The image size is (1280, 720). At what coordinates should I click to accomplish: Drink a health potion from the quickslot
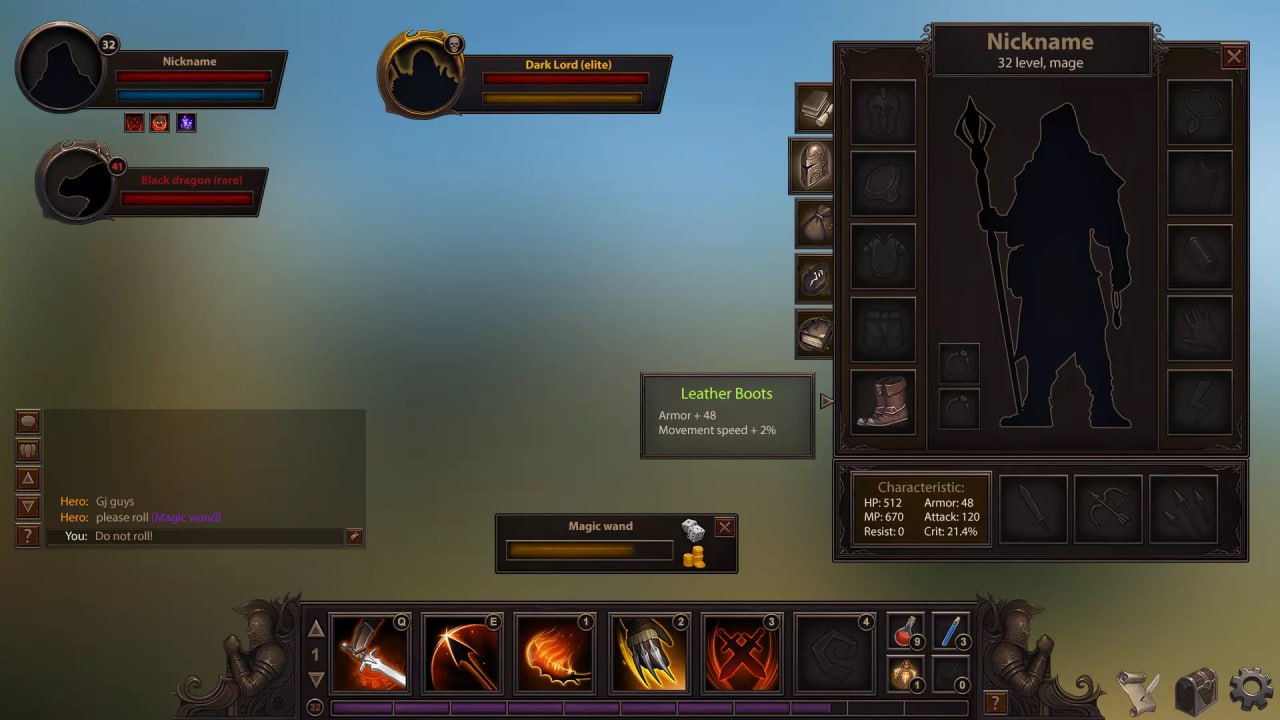pyautogui.click(x=906, y=632)
